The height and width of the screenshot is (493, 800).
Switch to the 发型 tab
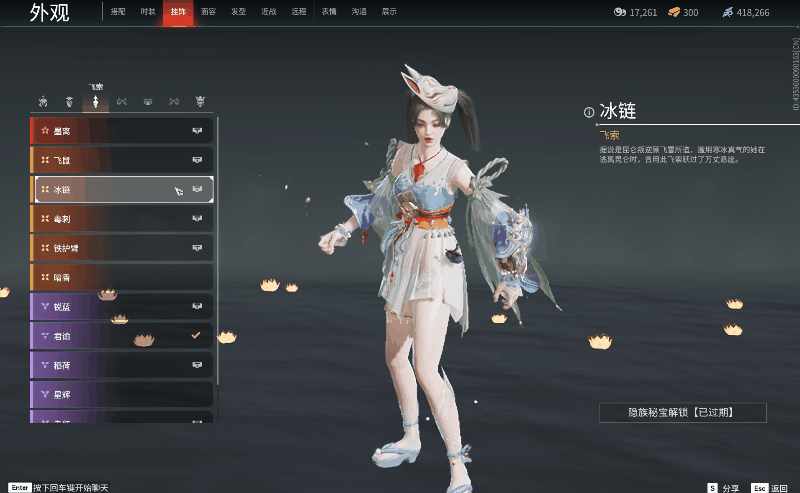pos(238,12)
